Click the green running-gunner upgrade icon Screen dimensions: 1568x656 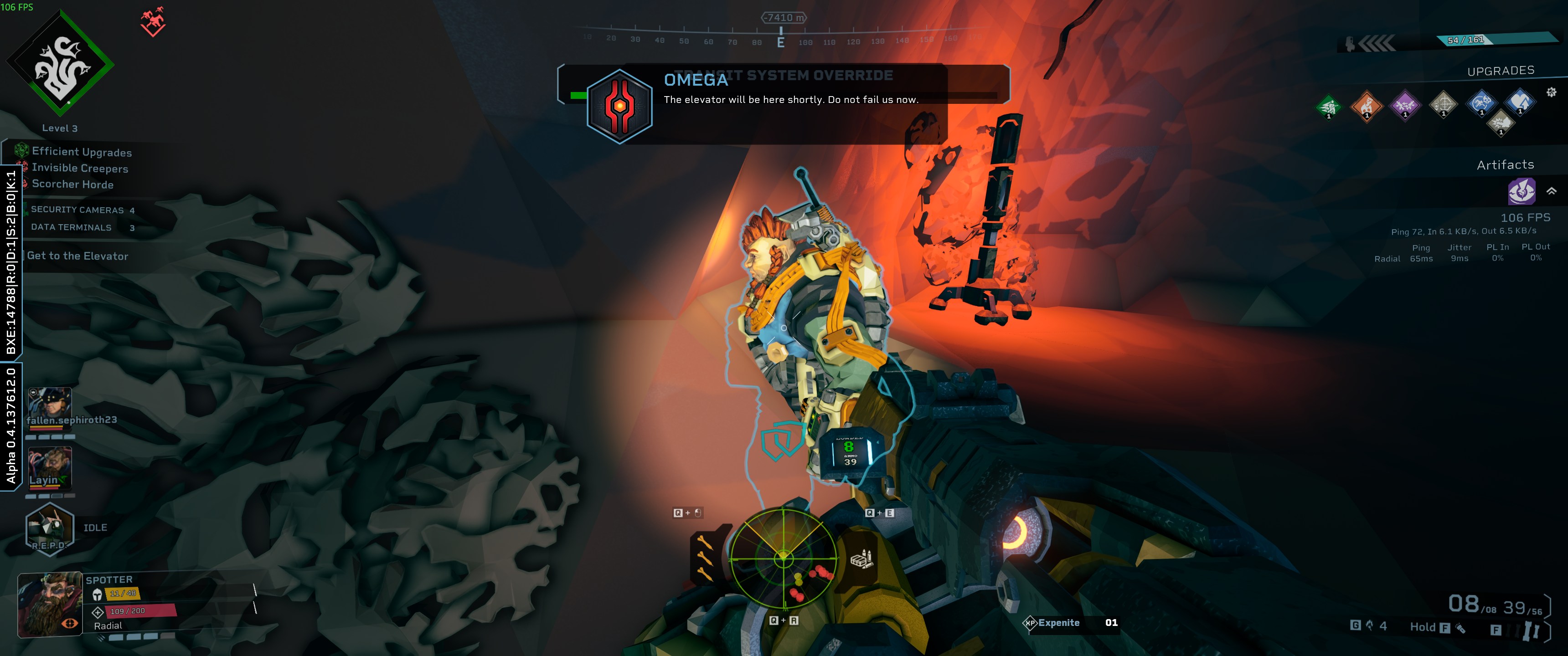tap(1329, 107)
